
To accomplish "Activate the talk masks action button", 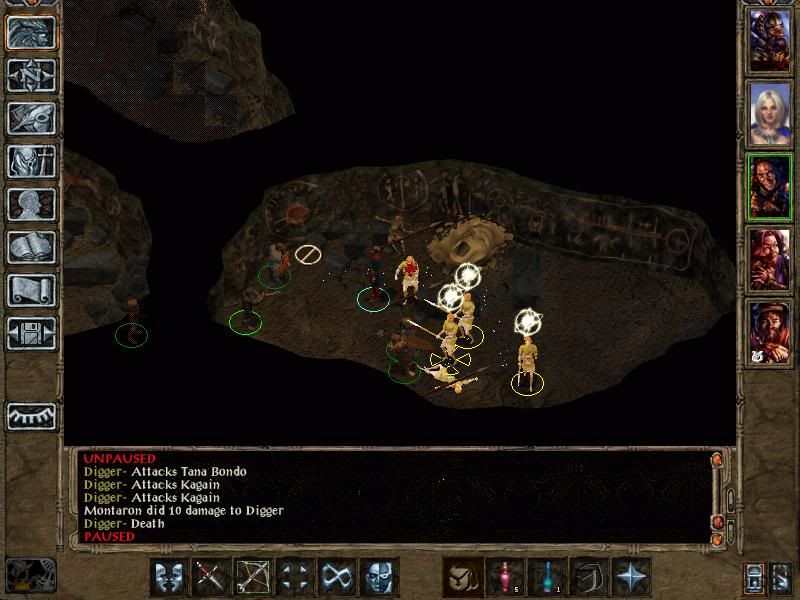I will 170,578.
